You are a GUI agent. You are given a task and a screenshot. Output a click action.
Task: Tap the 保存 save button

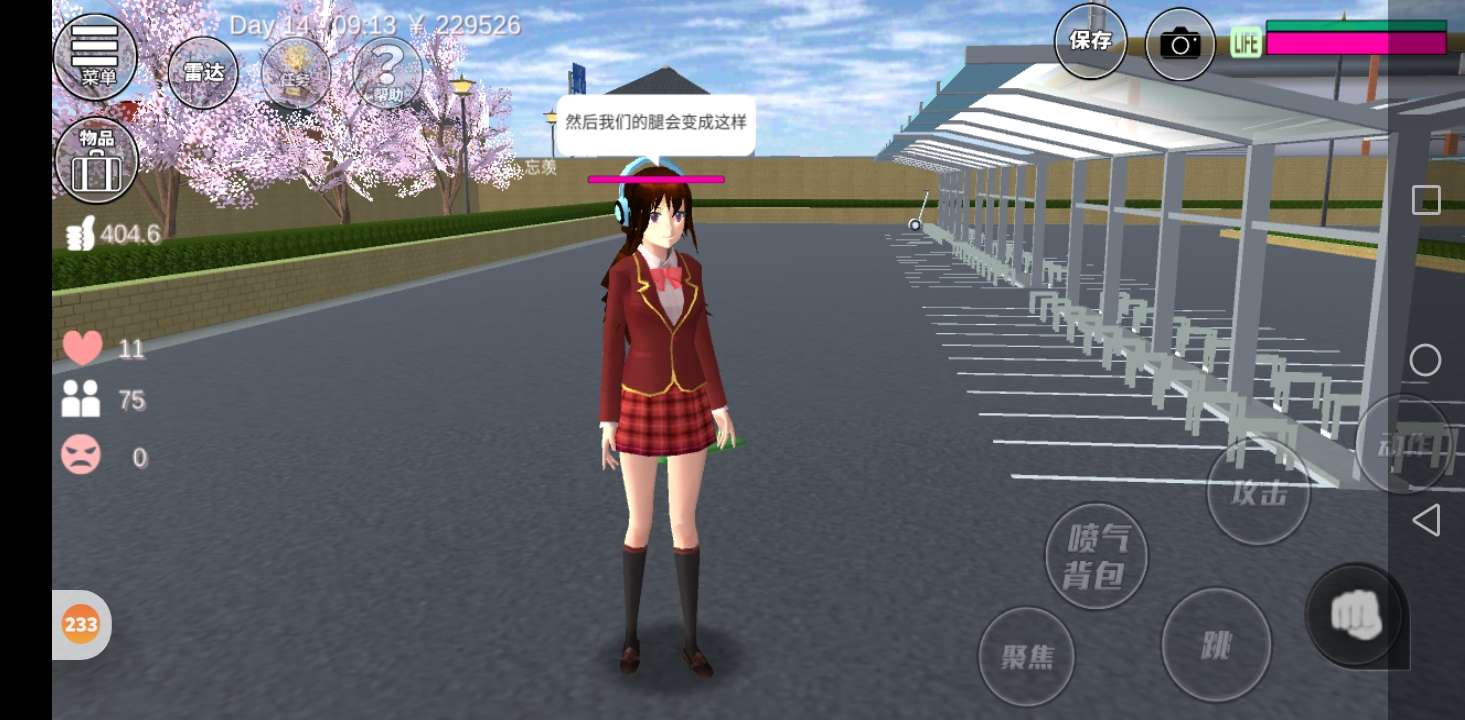pos(1090,41)
